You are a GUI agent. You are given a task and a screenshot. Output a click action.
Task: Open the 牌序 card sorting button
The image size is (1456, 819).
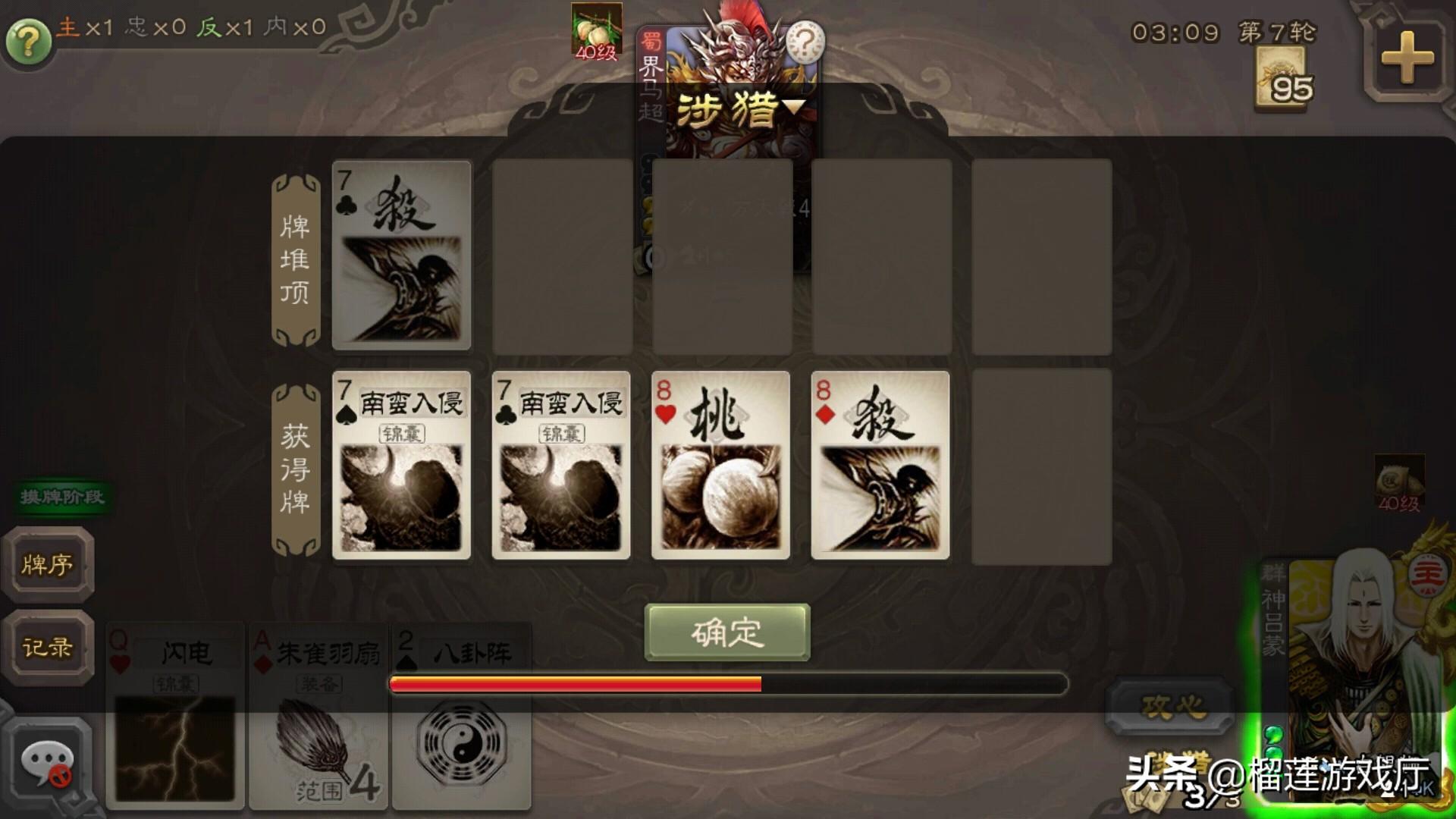coord(48,565)
